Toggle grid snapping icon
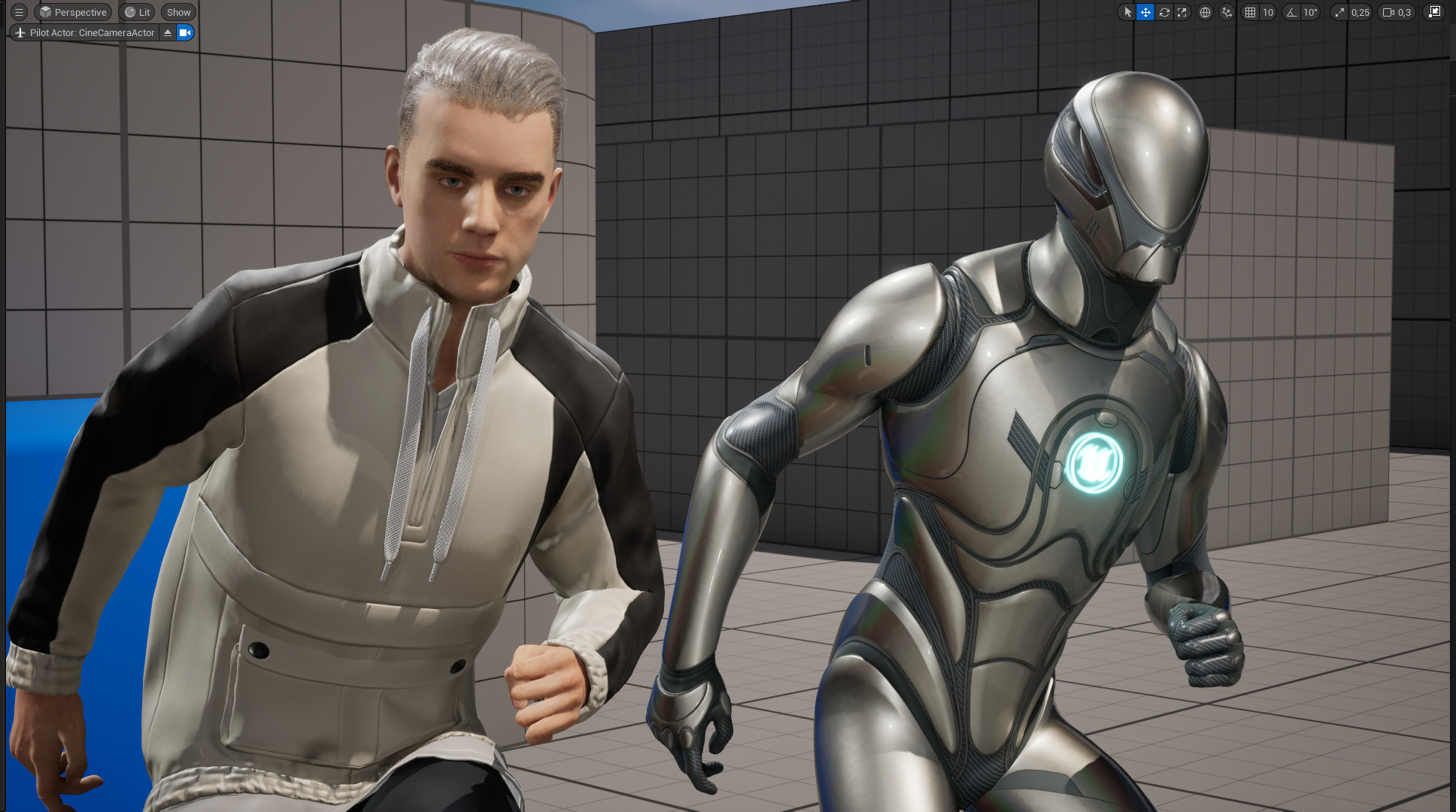Screen dimensions: 1456x812 point(1250,12)
